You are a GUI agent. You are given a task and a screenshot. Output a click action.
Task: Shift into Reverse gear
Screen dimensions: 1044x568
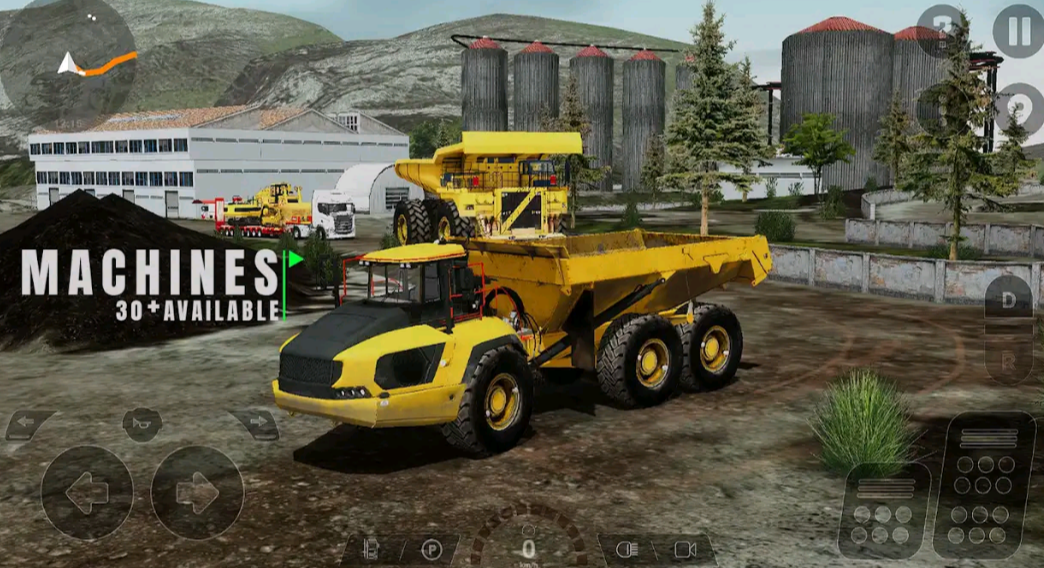coord(1008,360)
